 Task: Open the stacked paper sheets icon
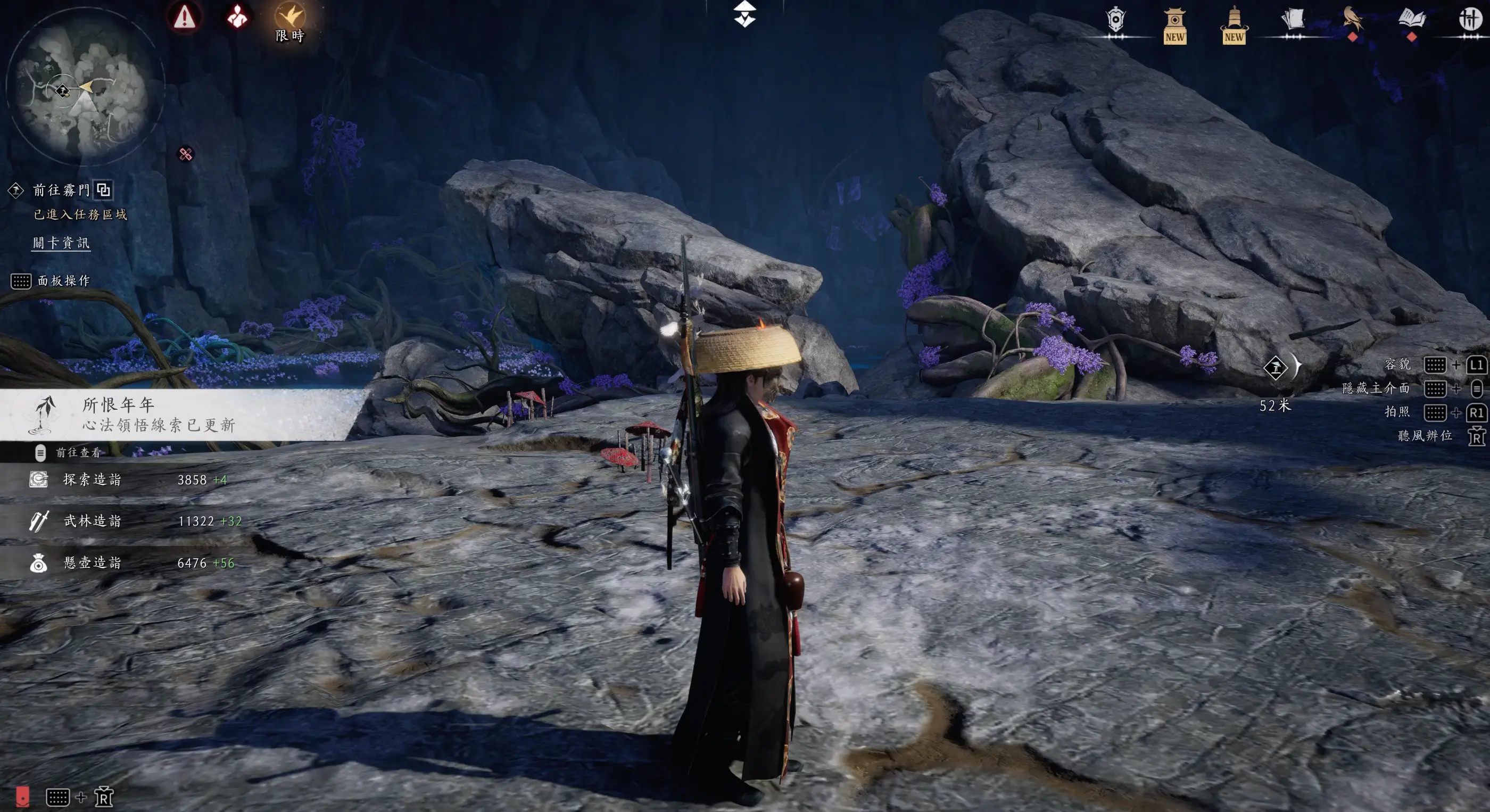[1293, 20]
